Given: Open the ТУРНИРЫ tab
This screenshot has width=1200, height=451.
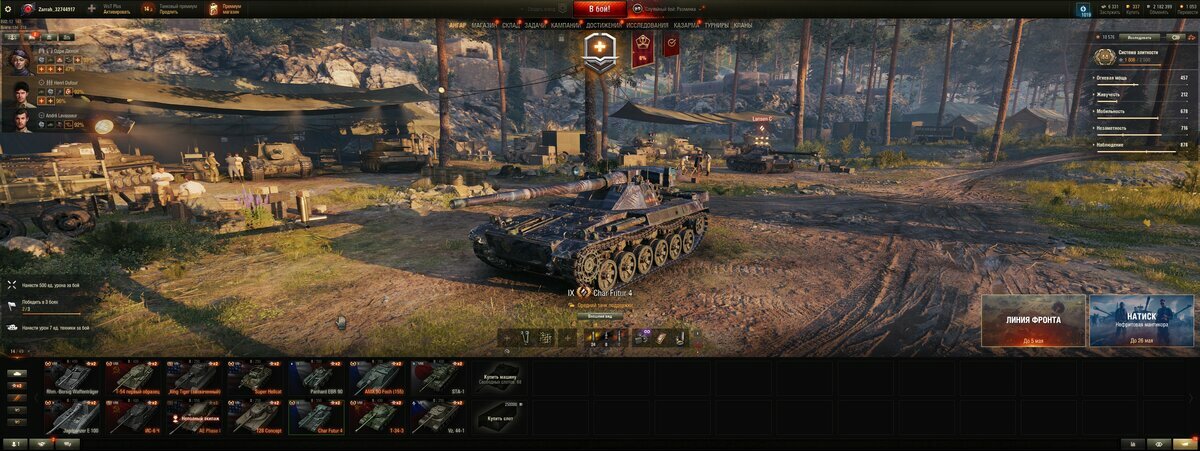Looking at the screenshot, I should pos(716,24).
